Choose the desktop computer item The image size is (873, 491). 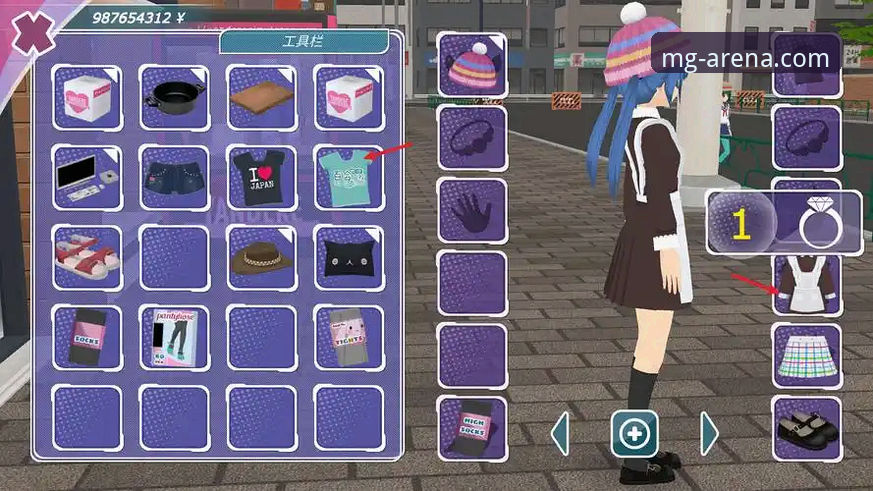pyautogui.click(x=87, y=177)
